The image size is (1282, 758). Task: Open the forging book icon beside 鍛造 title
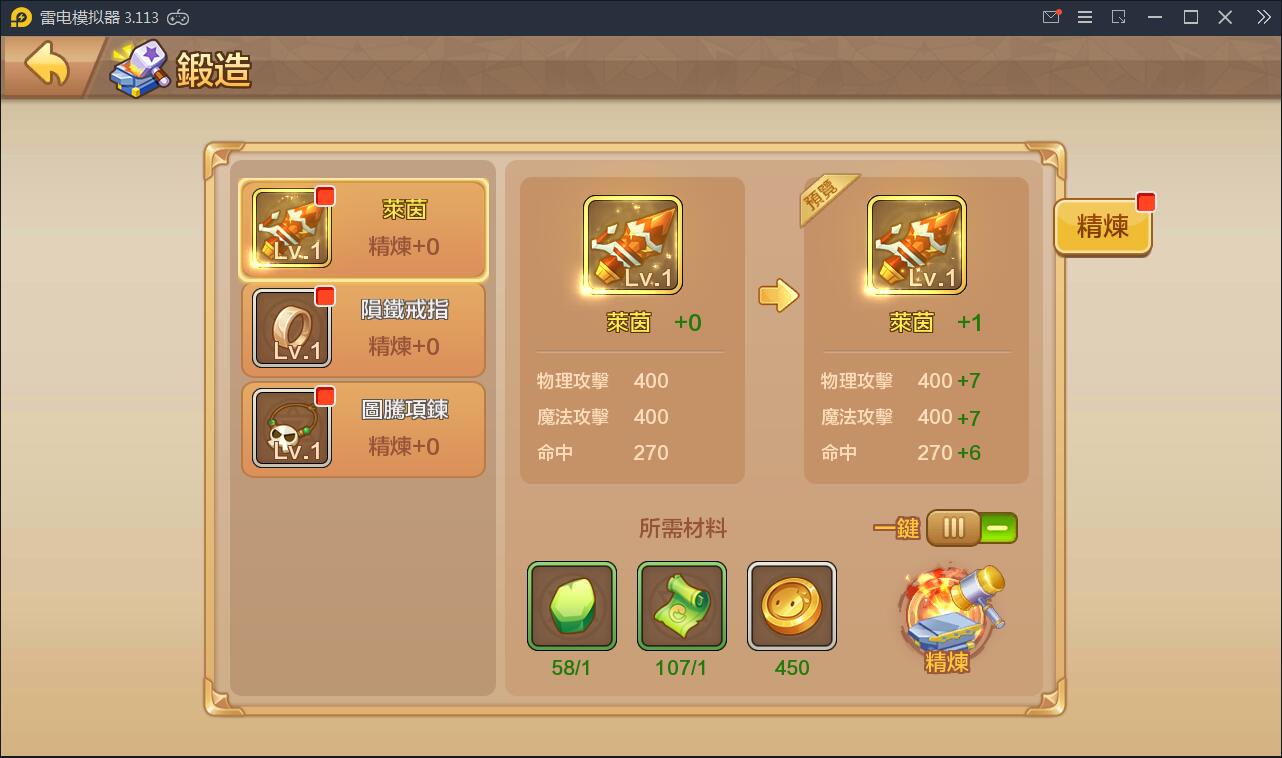click(x=138, y=67)
